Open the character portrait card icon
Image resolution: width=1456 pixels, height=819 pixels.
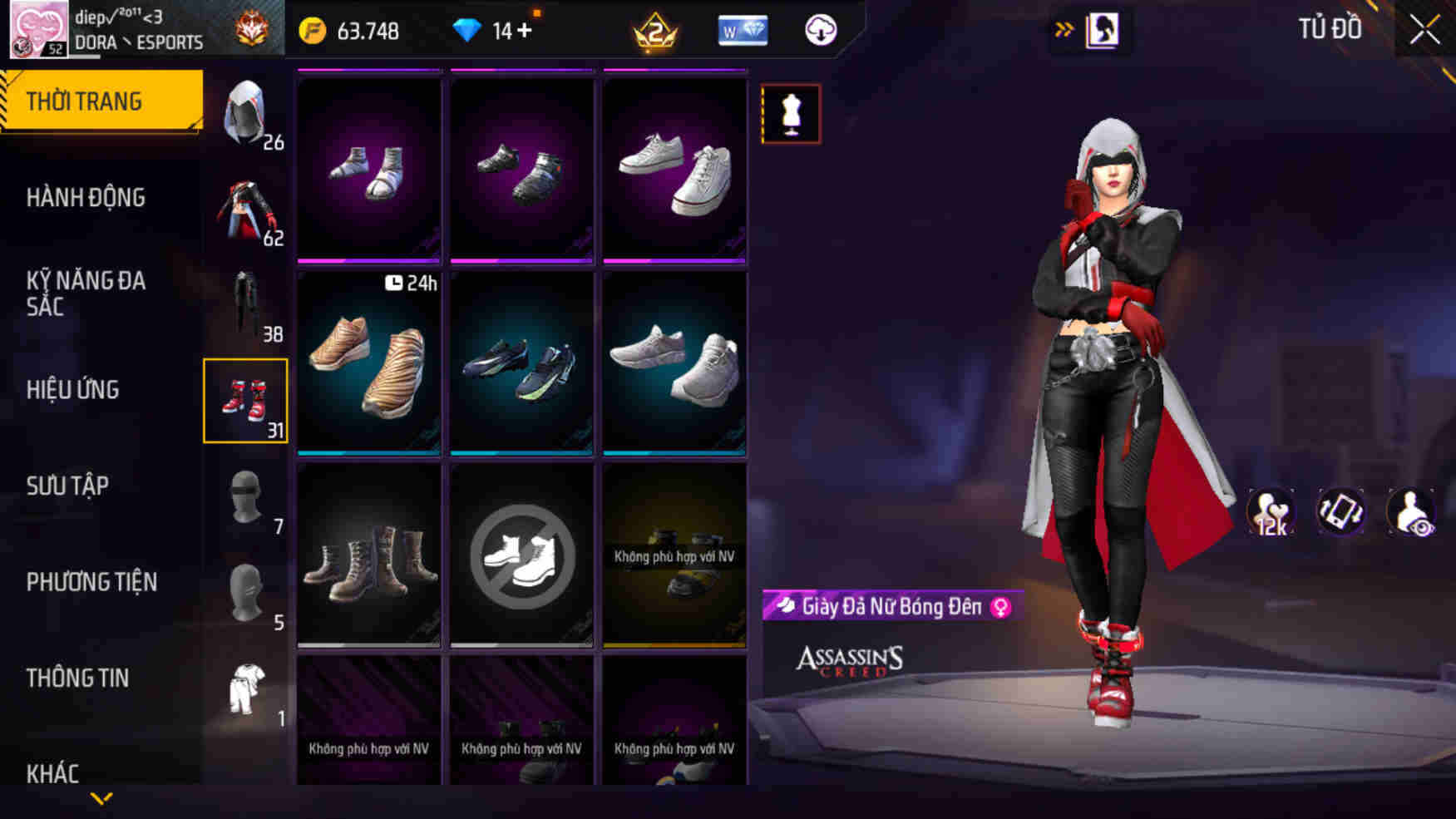pos(1105,31)
